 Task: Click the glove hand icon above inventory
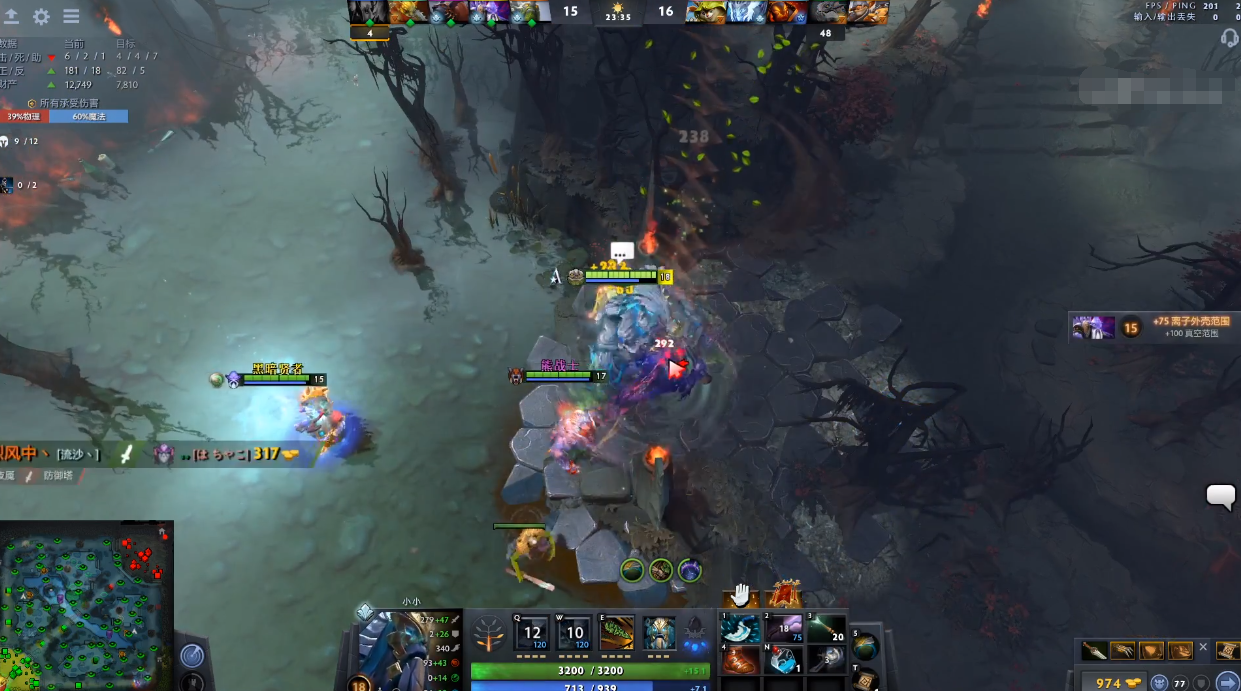pos(740,595)
